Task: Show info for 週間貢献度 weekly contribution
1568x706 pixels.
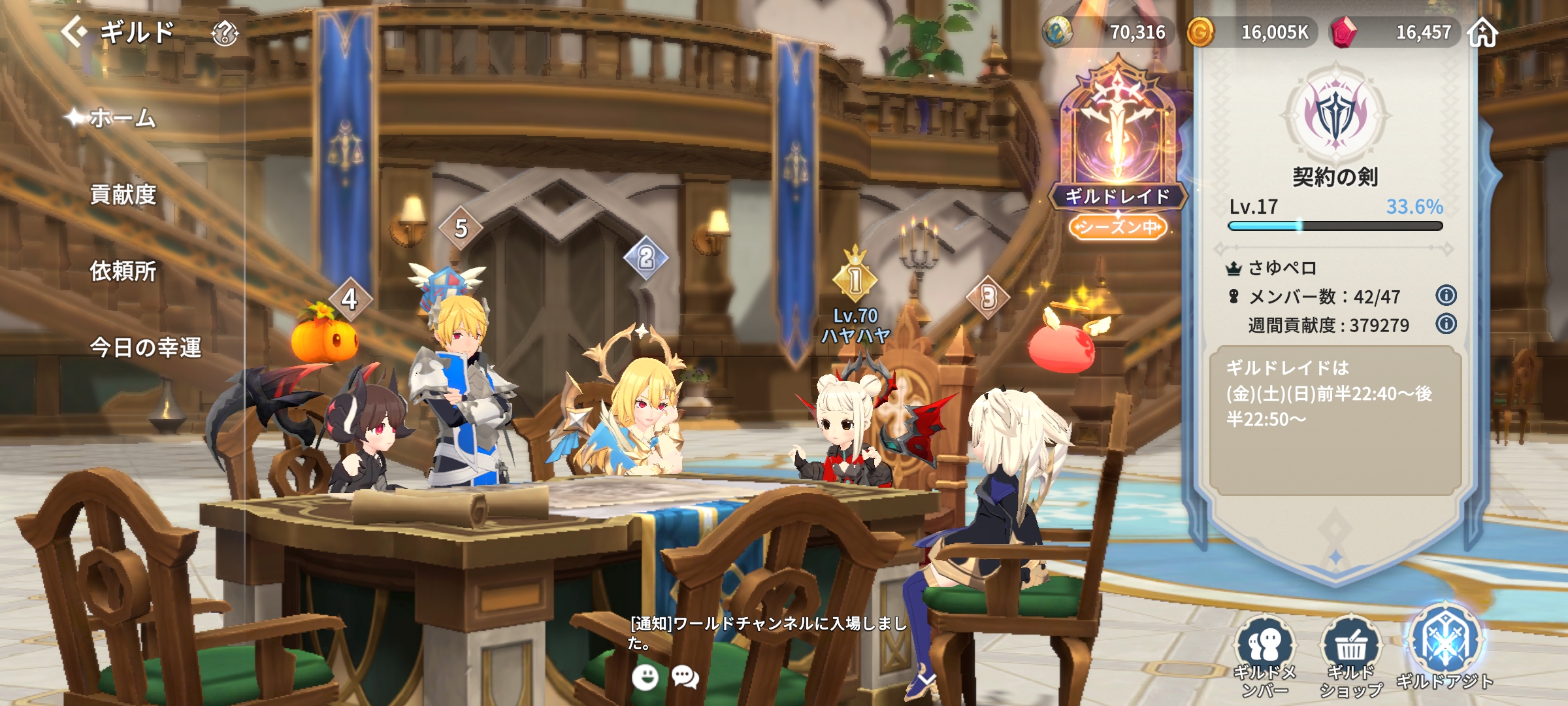Action: click(1446, 324)
